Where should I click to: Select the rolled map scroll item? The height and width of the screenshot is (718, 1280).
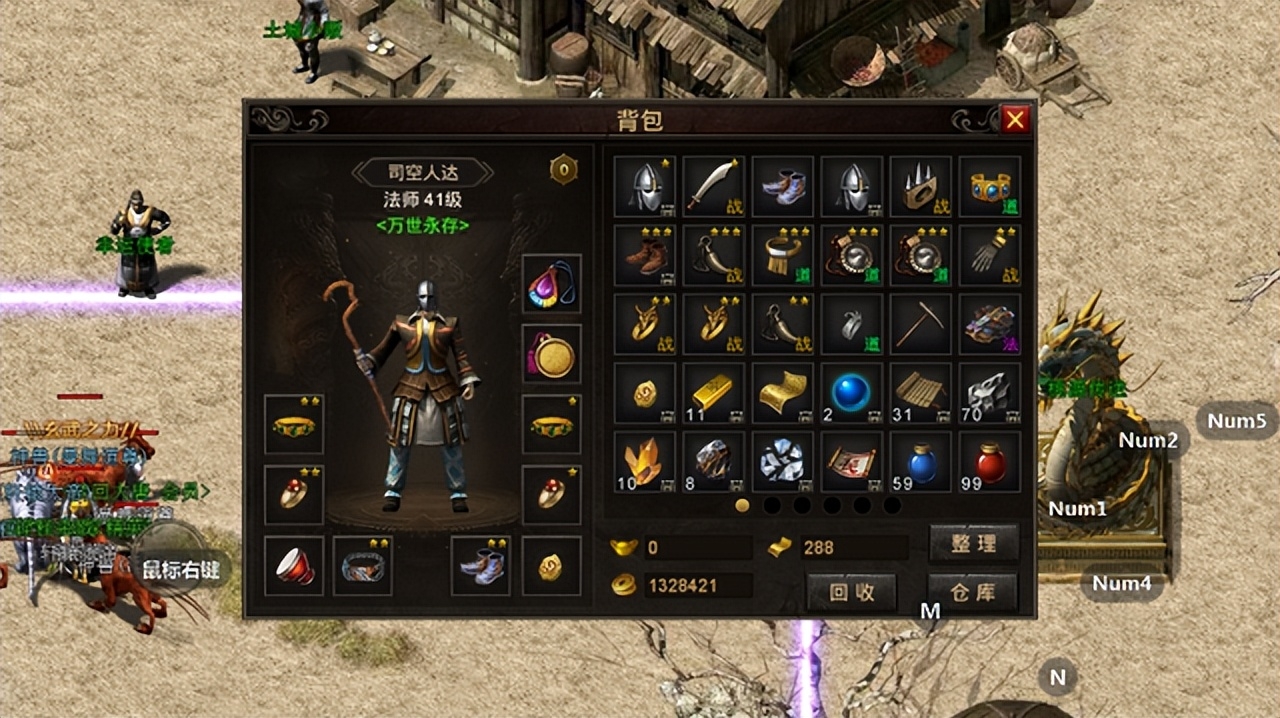[x=852, y=462]
